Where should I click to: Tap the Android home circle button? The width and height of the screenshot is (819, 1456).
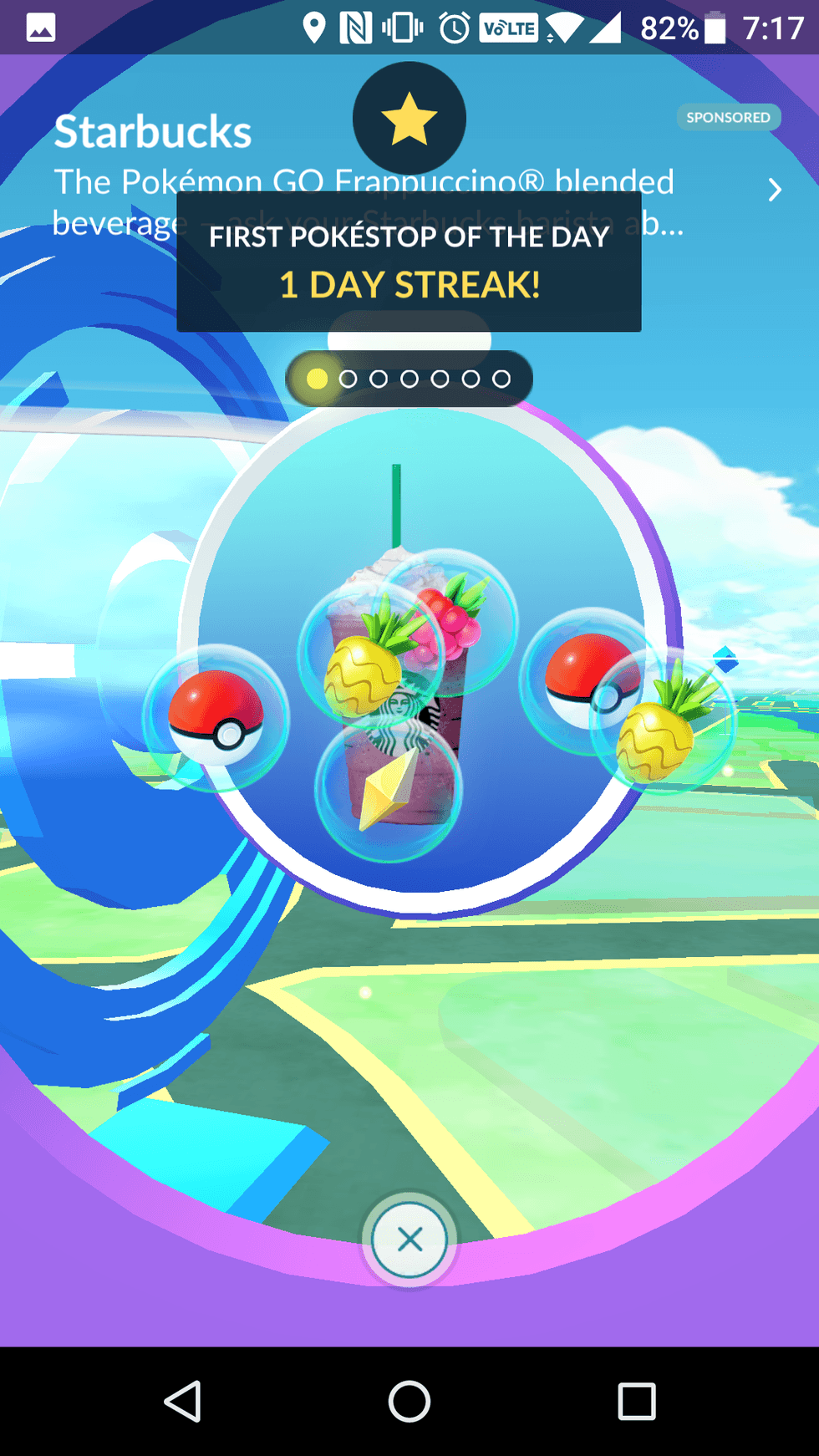(x=409, y=1401)
